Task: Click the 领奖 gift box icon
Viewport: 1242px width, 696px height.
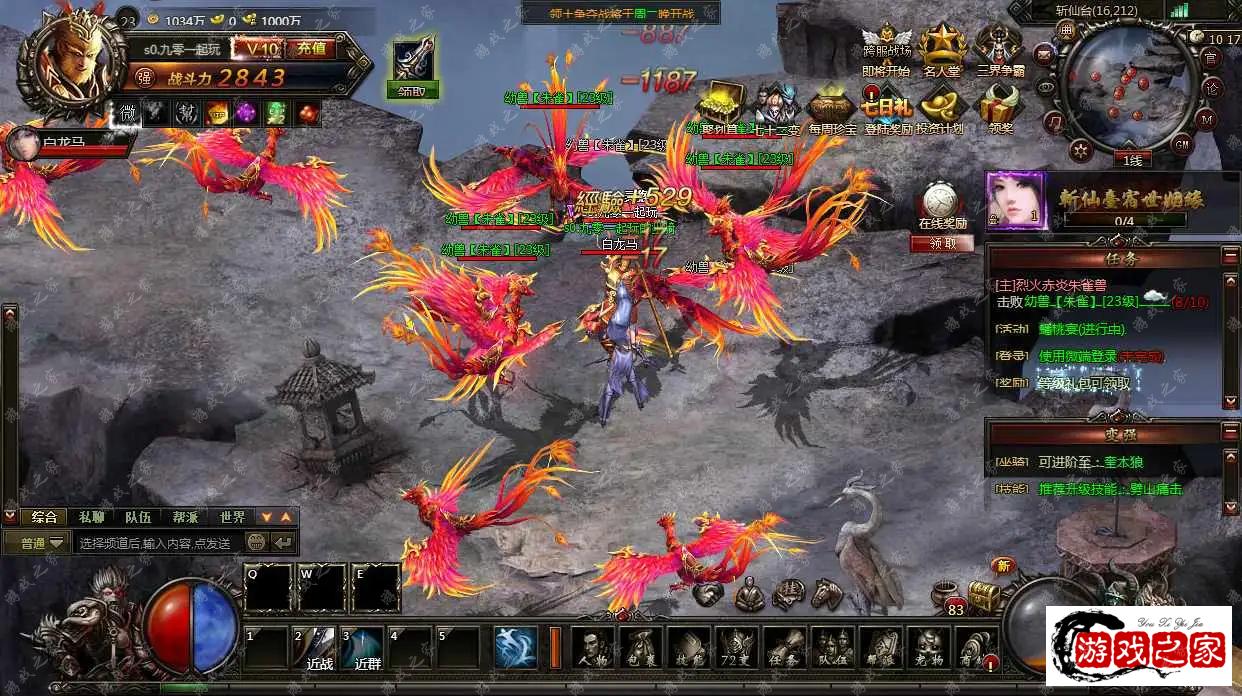Action: point(999,108)
